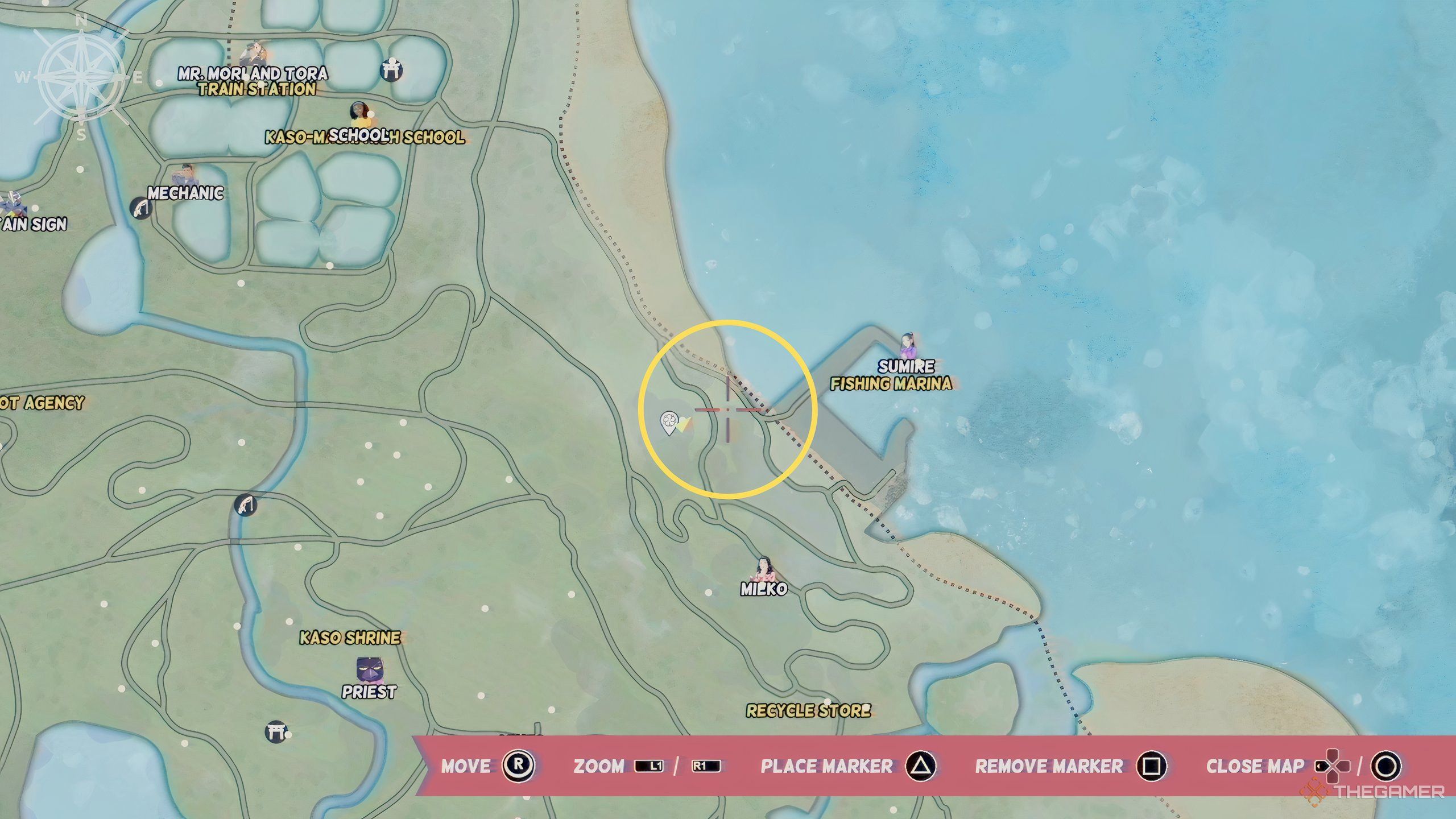Select the white flower pin marker

pyautogui.click(x=668, y=423)
